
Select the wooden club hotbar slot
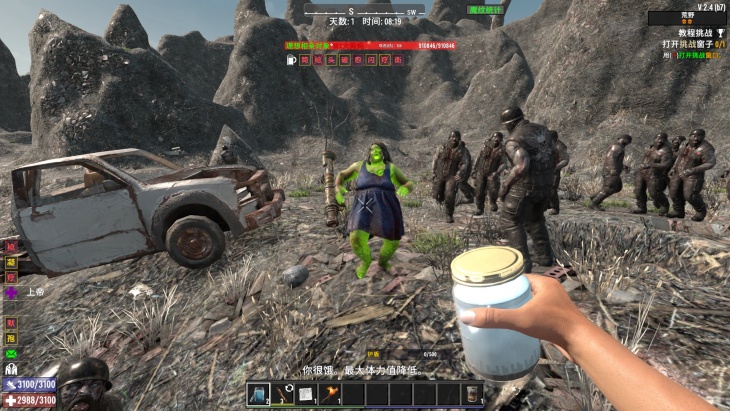282,394
